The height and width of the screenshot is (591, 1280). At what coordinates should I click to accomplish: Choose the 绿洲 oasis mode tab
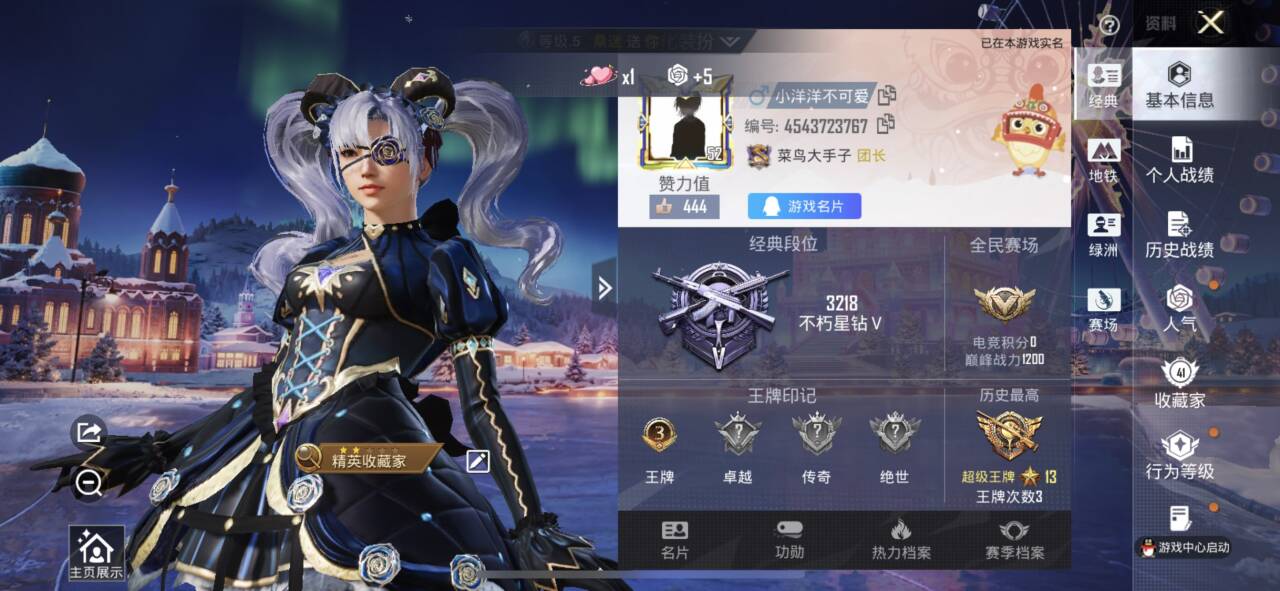coord(1103,236)
